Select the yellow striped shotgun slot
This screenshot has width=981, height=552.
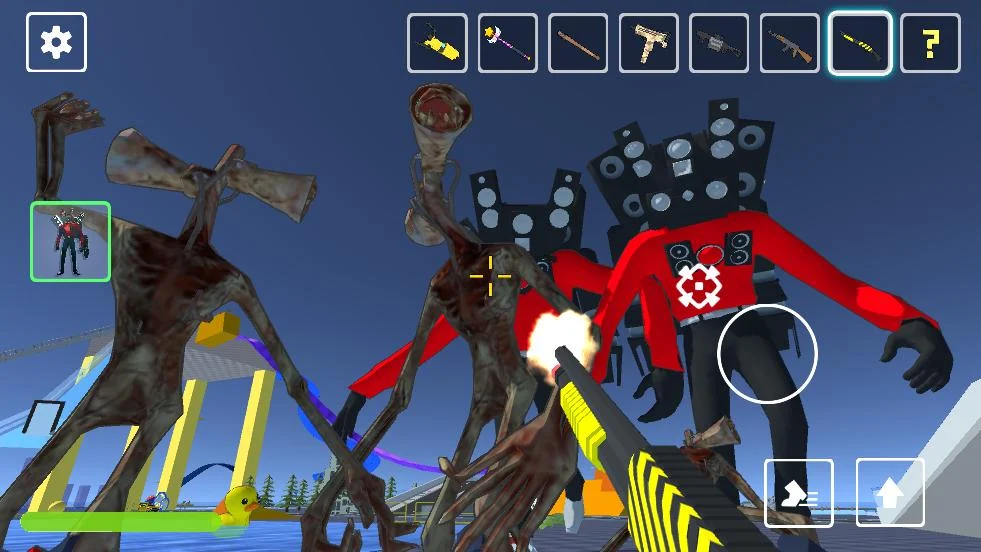860,43
